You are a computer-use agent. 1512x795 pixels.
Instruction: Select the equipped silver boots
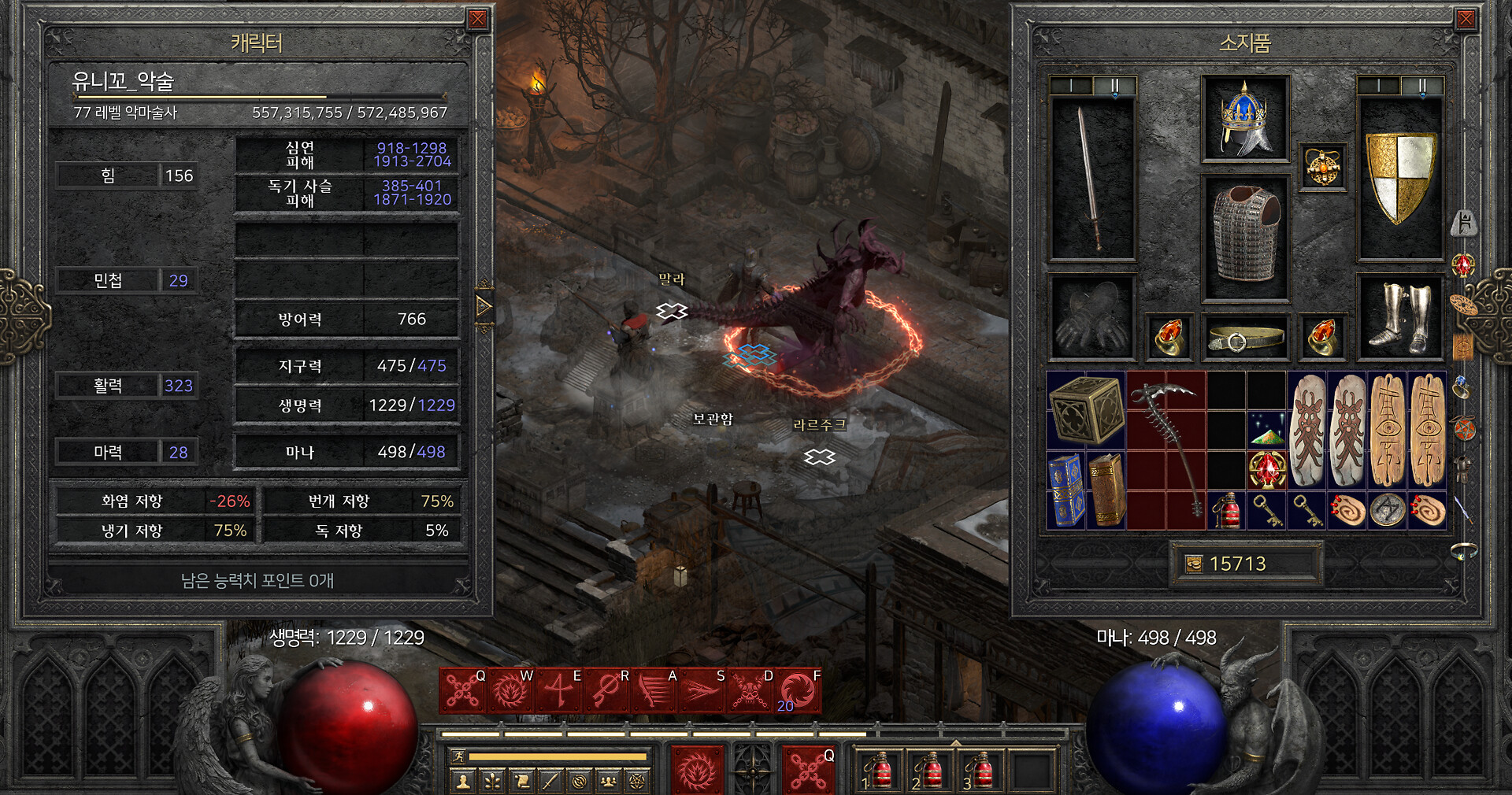point(1400,317)
